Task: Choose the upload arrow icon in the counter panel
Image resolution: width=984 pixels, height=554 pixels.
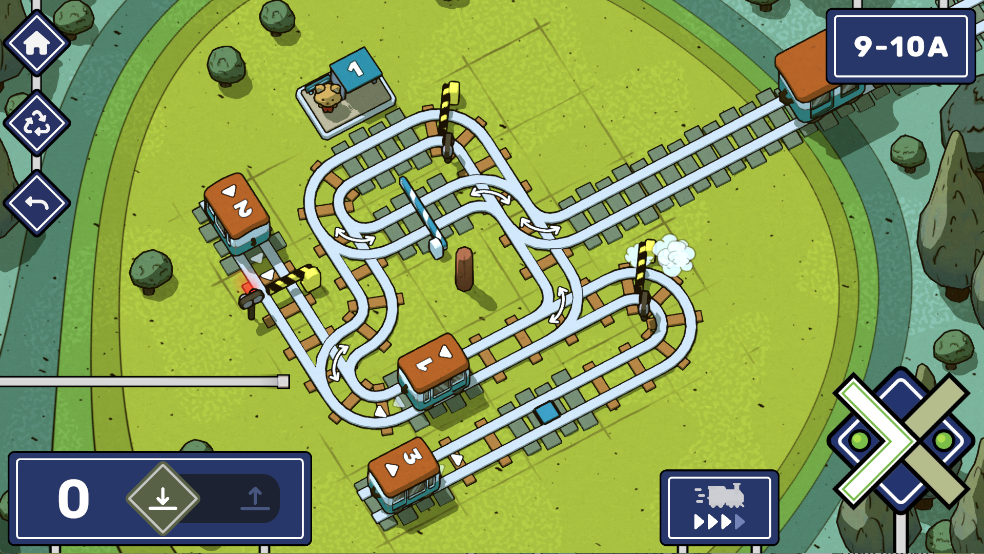Action: coord(254,498)
